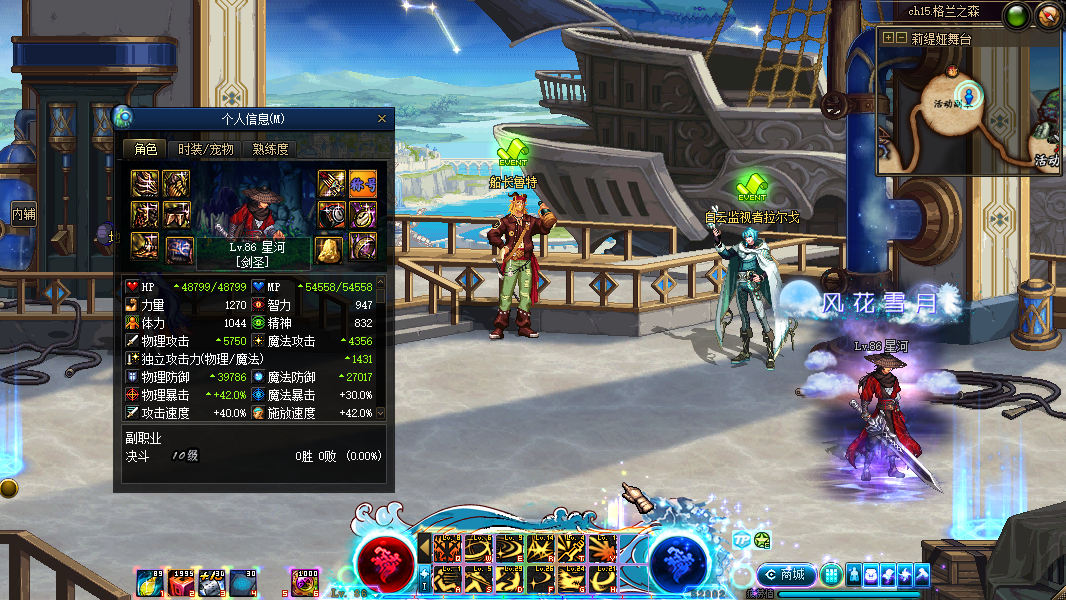Click the 内辅 side tab

click(24, 213)
